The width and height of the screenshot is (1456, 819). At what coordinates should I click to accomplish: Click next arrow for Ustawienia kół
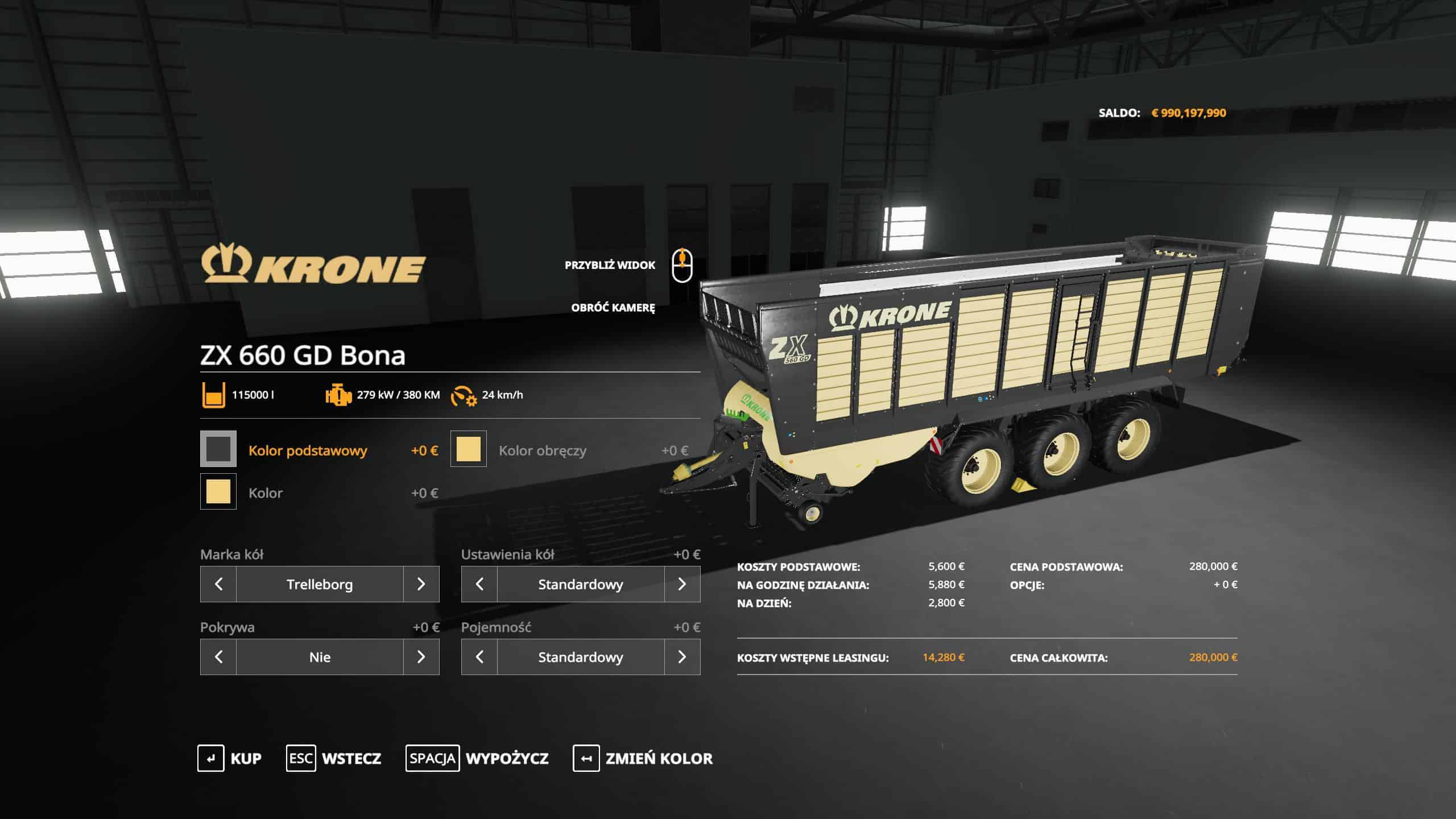682,584
